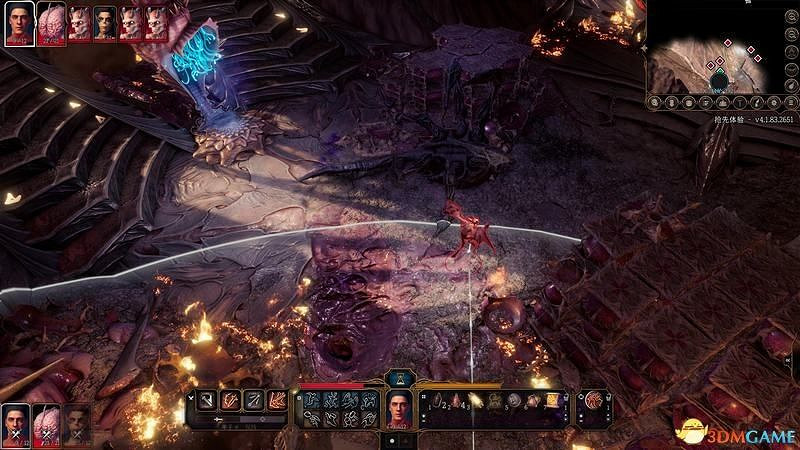
Task: Select the dark-haired elf portrait in turn order
Action: (x=105, y=24)
